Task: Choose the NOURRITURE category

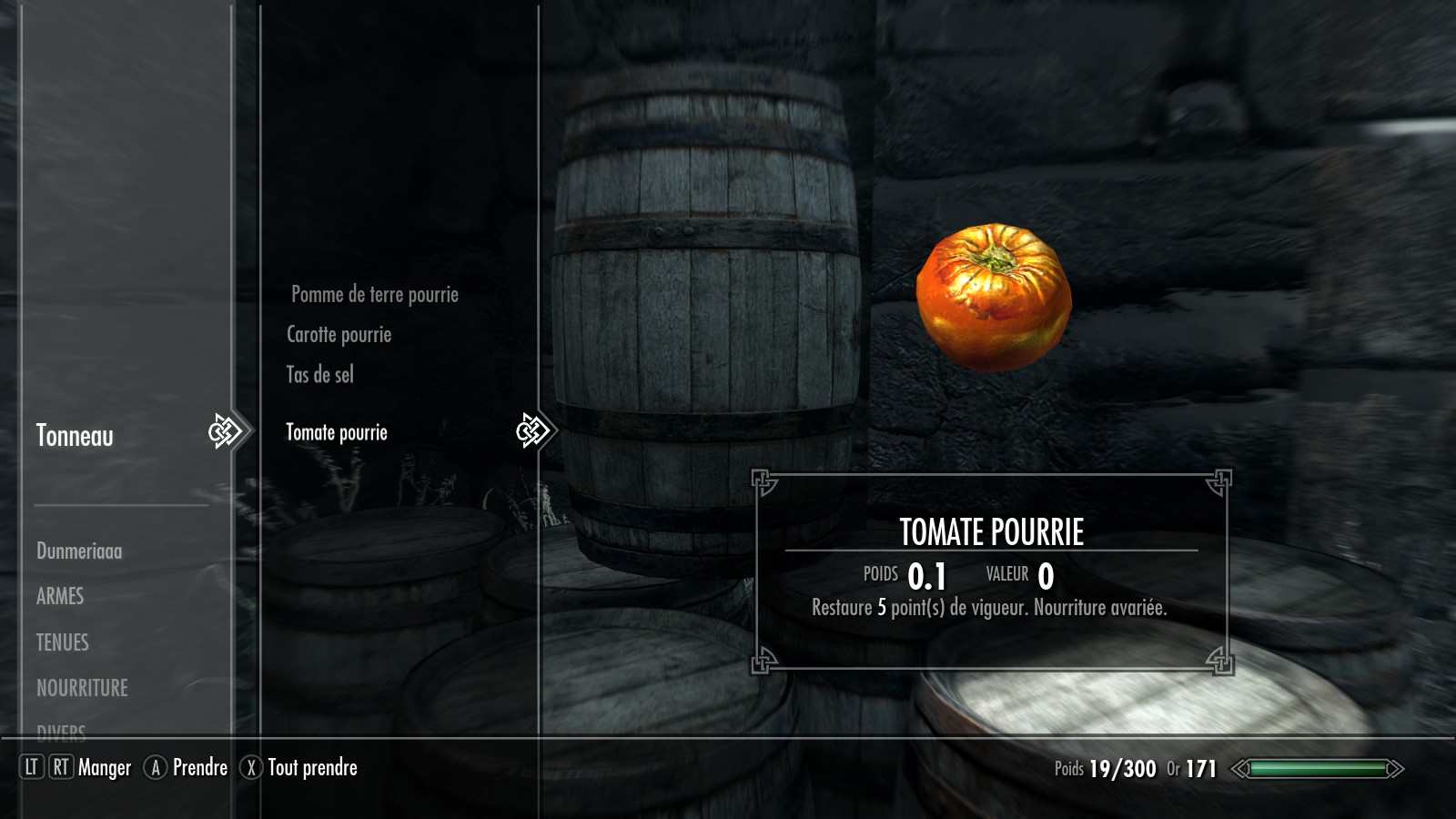Action: pyautogui.click(x=82, y=688)
